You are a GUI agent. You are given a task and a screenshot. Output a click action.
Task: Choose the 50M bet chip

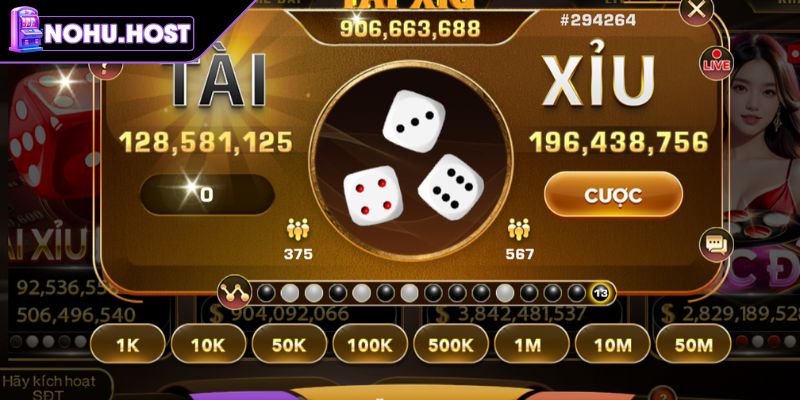pyautogui.click(x=693, y=346)
